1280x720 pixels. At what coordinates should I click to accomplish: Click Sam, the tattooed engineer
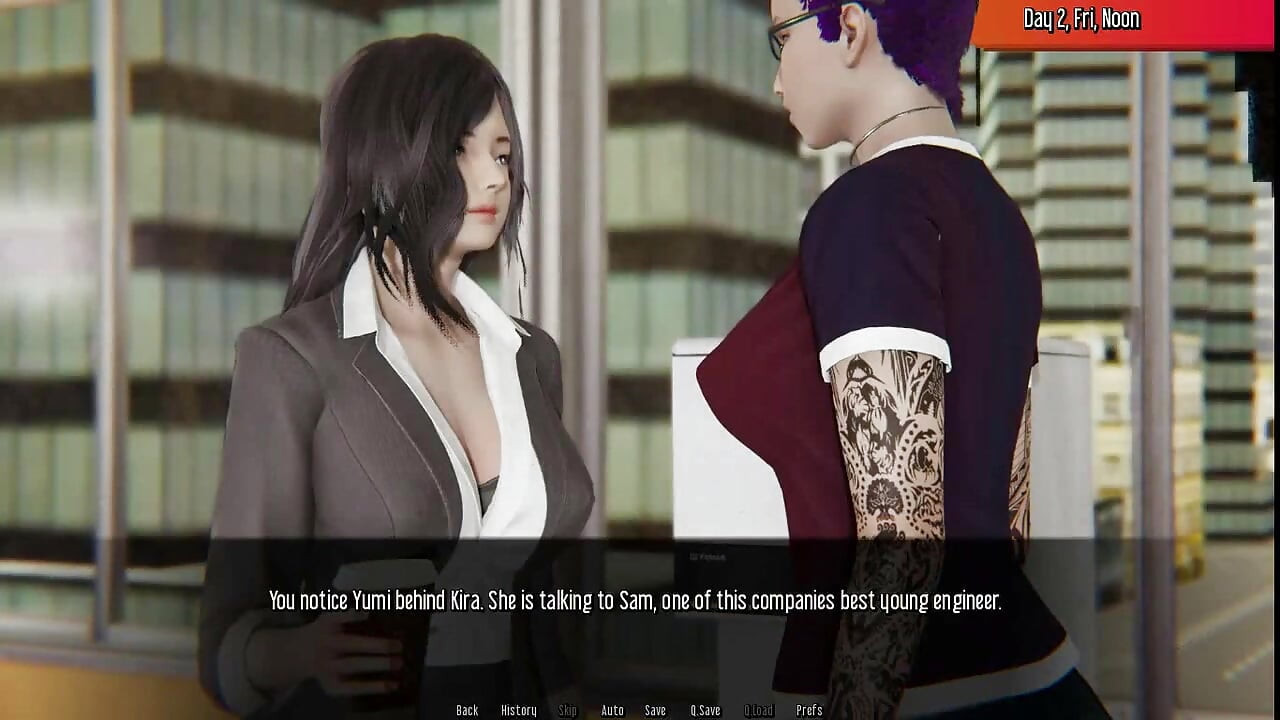[x=880, y=350]
